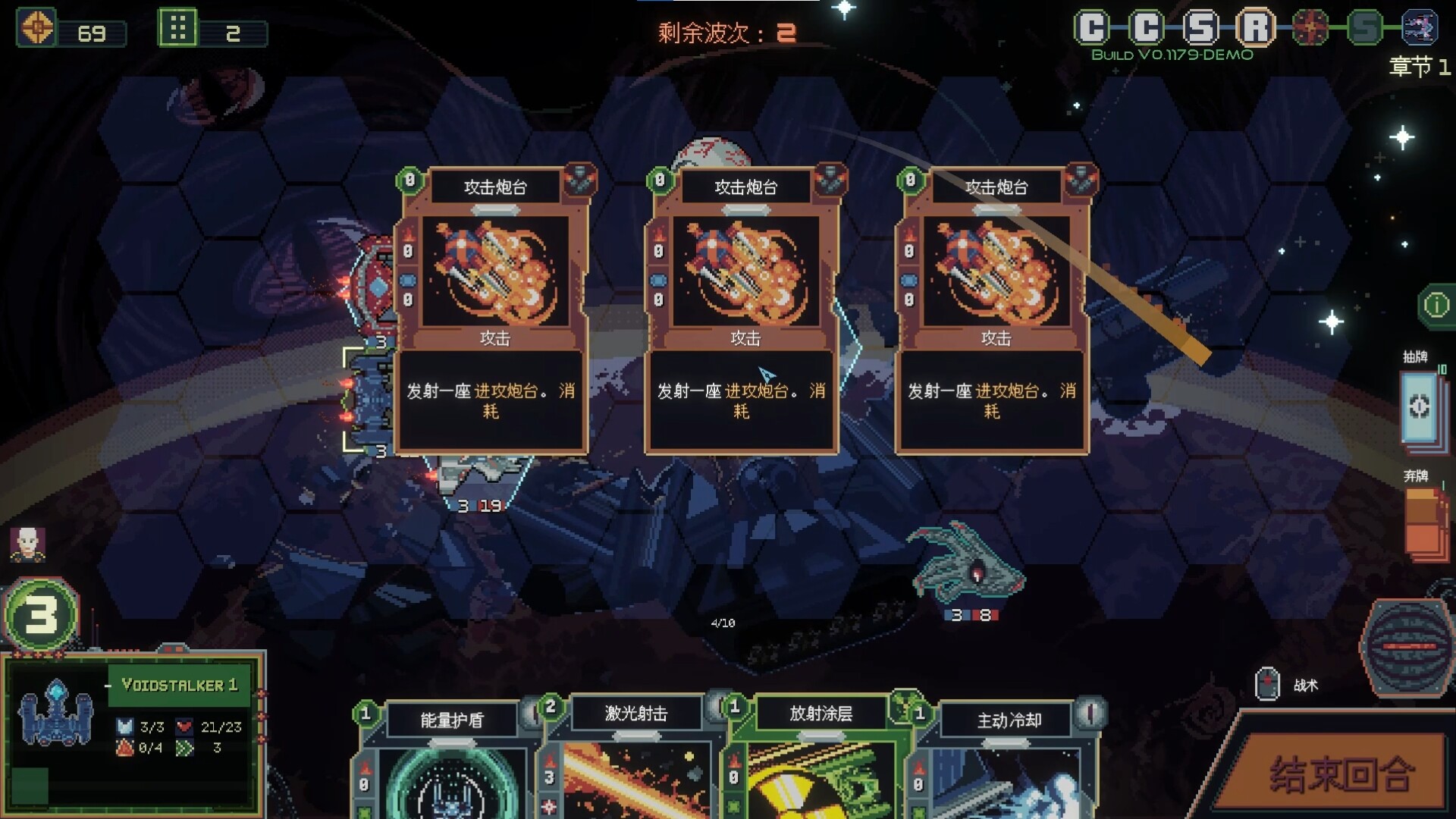This screenshot has height=819, width=1456.
Task: Click the info icon on the right edge
Action: pos(1436,304)
